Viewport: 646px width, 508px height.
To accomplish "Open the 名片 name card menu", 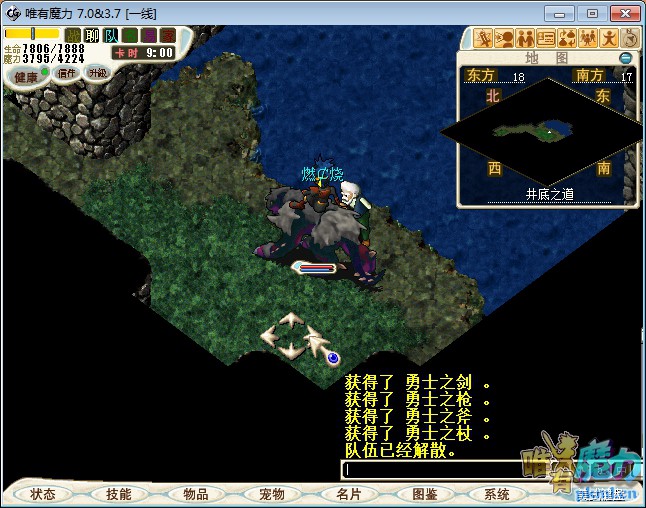I will 347,494.
